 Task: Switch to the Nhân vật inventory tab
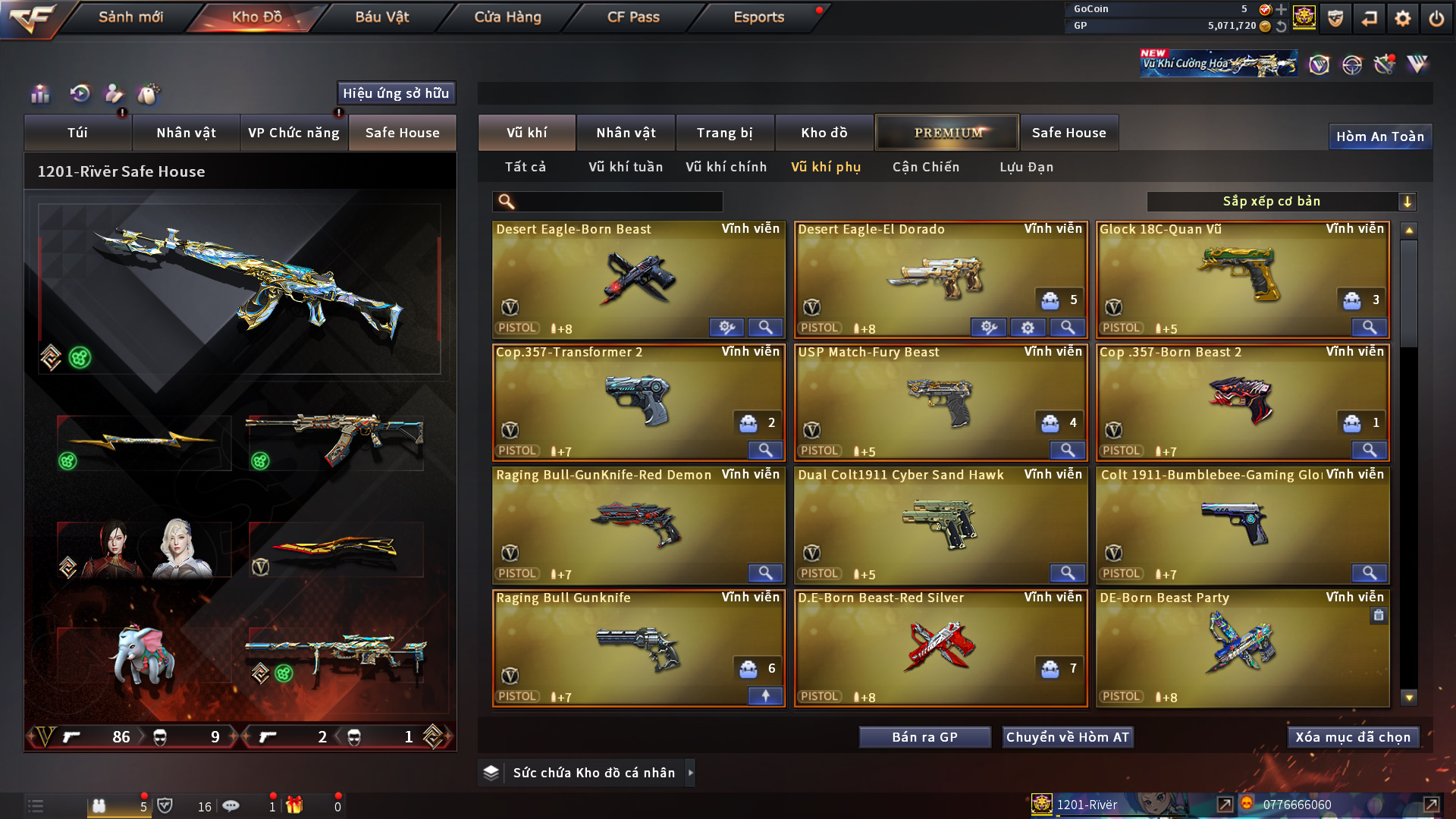coord(626,133)
